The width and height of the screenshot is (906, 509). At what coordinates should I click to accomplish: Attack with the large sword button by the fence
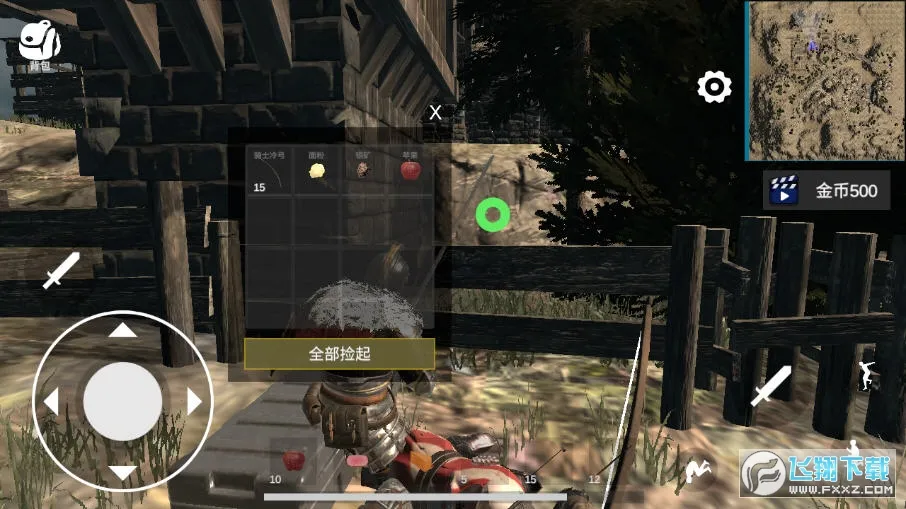click(770, 385)
